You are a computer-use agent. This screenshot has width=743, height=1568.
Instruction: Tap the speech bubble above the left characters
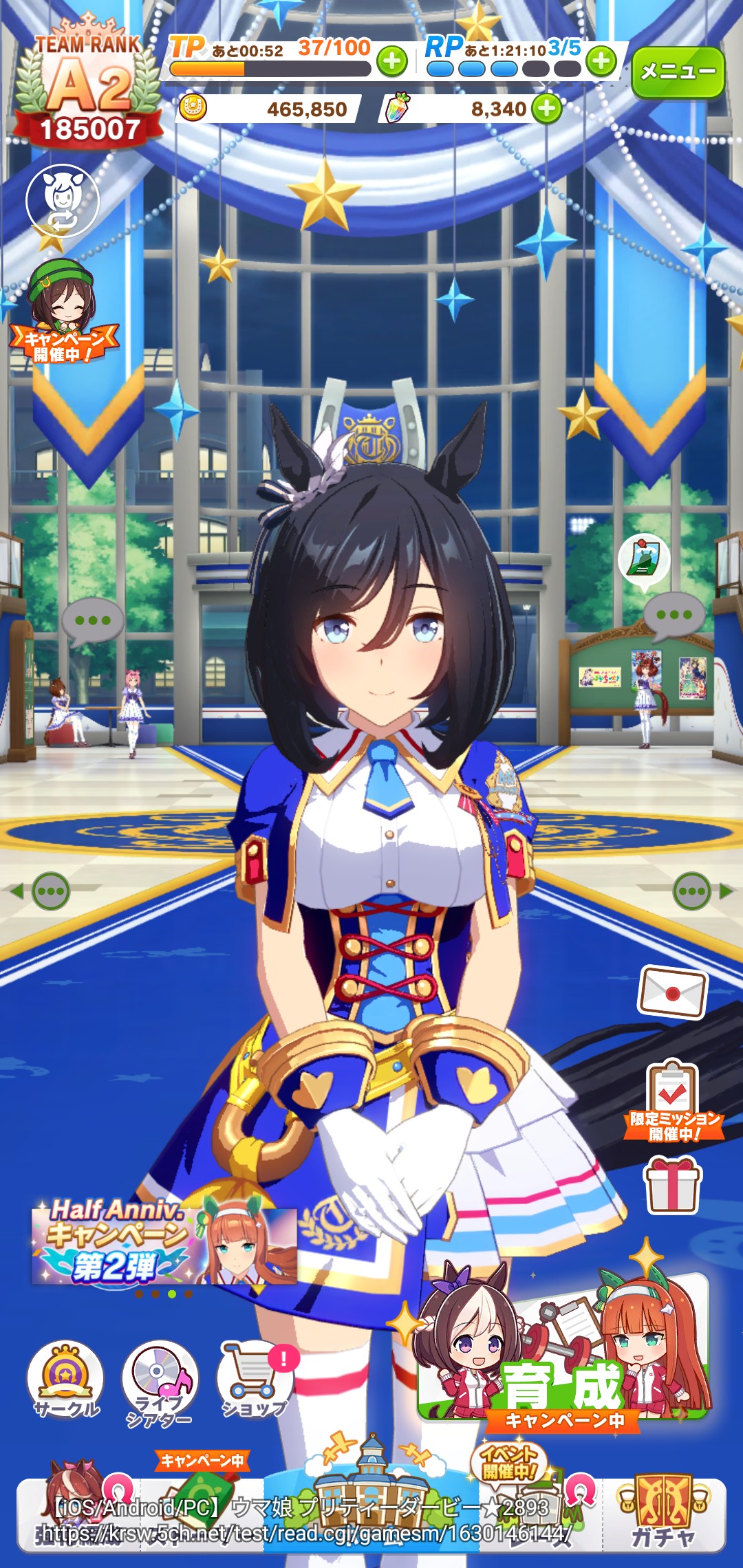[x=93, y=620]
